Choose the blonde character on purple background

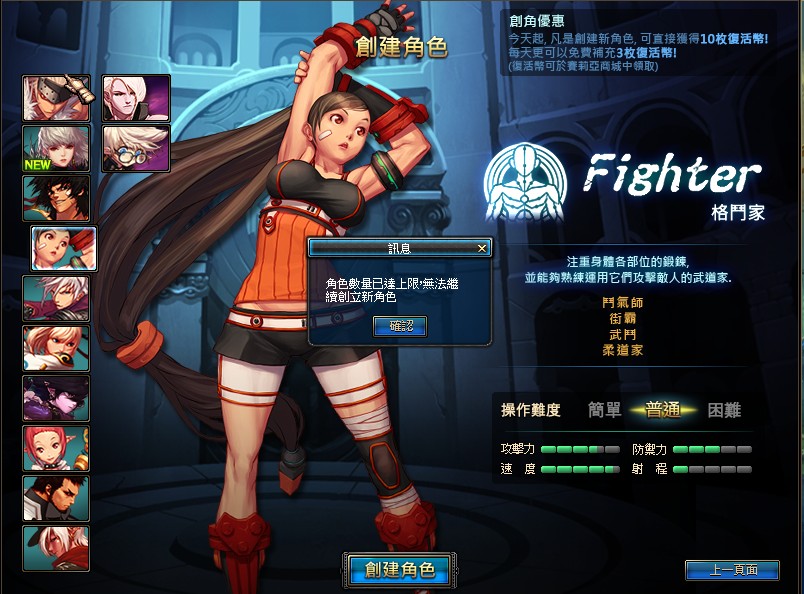(136, 98)
